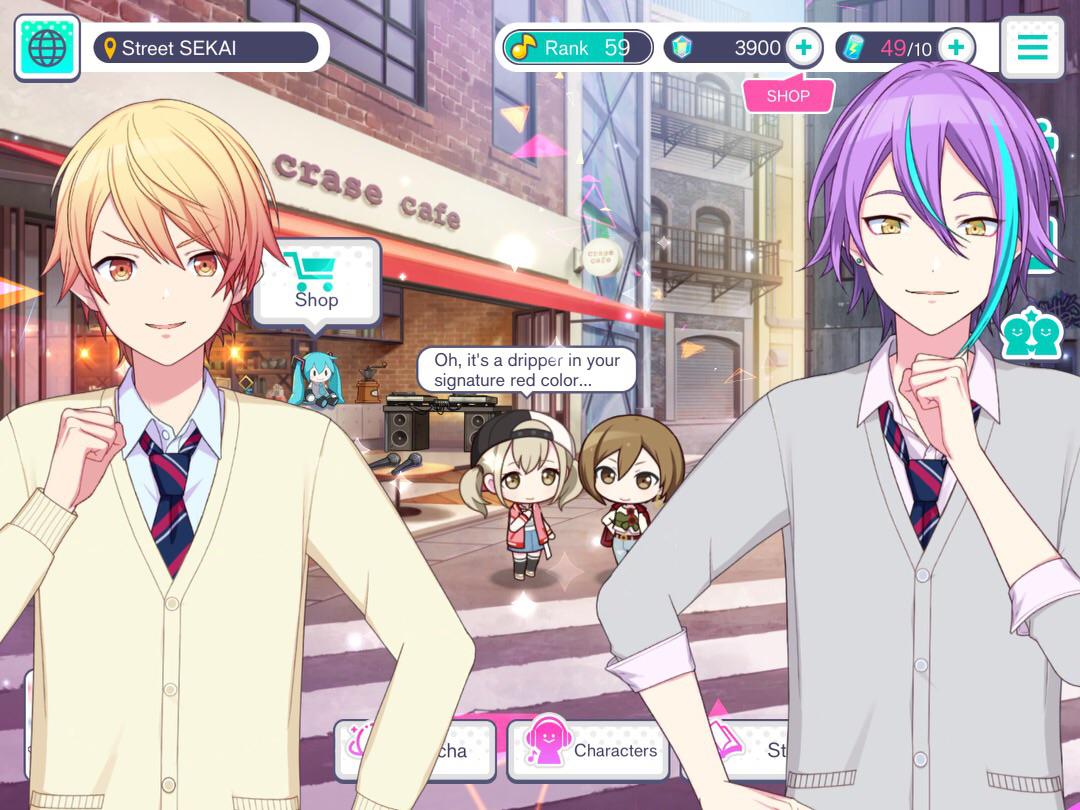
Task: Tap the Street SEKAI location label
Action: (x=206, y=48)
